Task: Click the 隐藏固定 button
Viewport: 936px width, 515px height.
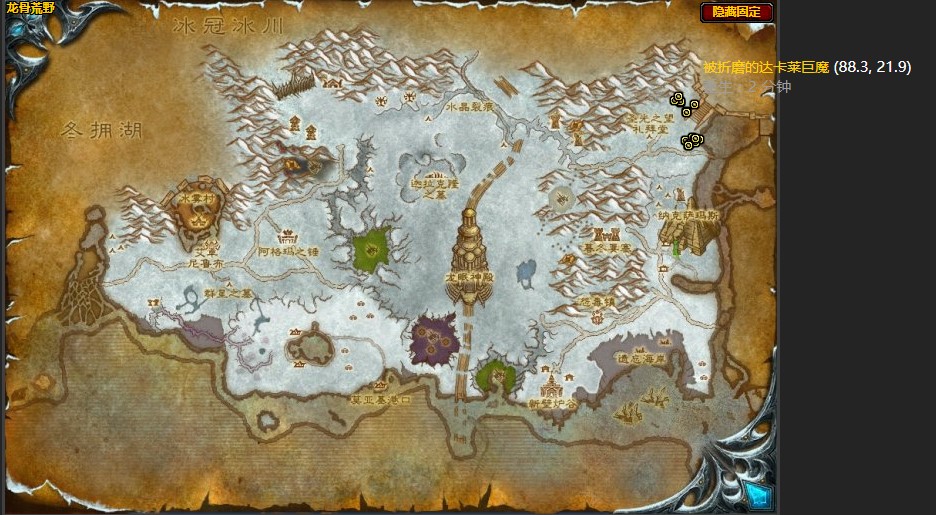Action: pyautogui.click(x=737, y=12)
